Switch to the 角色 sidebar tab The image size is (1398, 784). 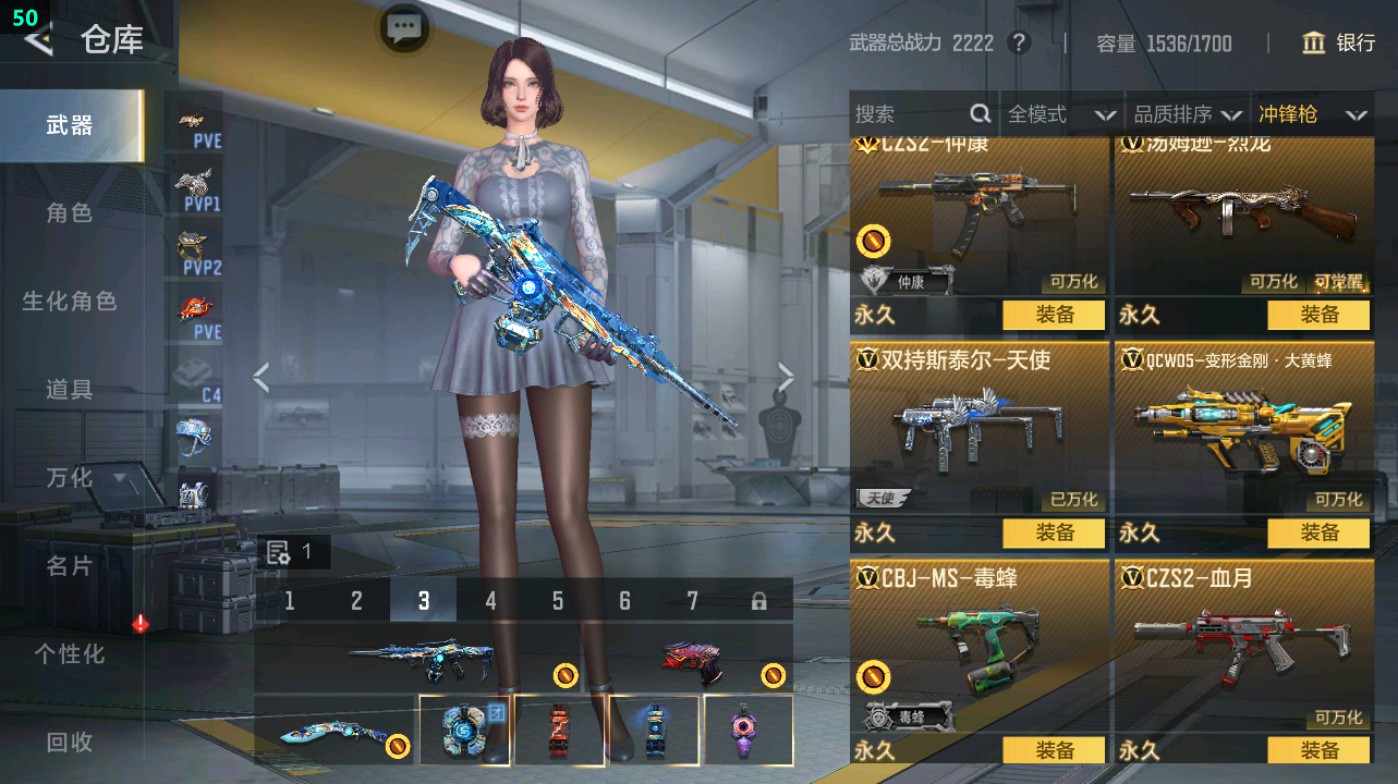tap(70, 215)
